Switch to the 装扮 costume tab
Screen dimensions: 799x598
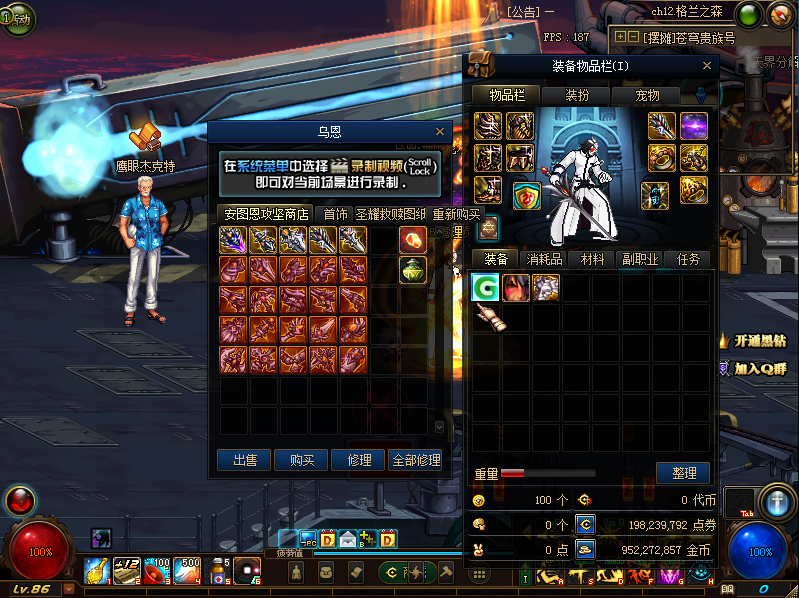pyautogui.click(x=577, y=95)
